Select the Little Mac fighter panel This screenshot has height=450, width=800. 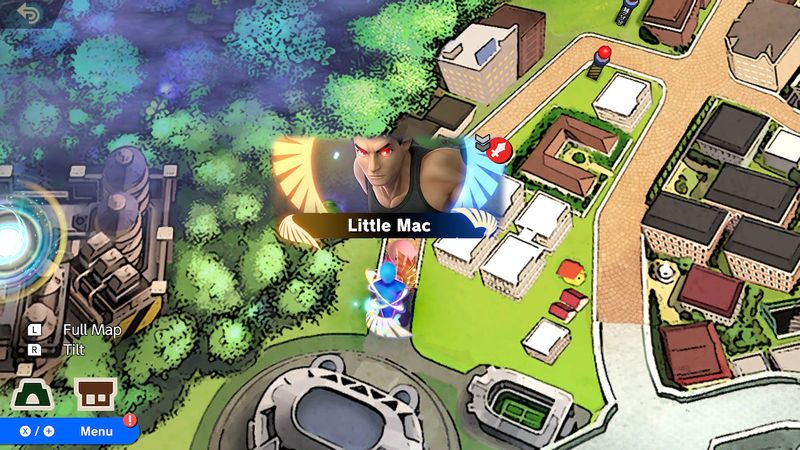pos(389,190)
